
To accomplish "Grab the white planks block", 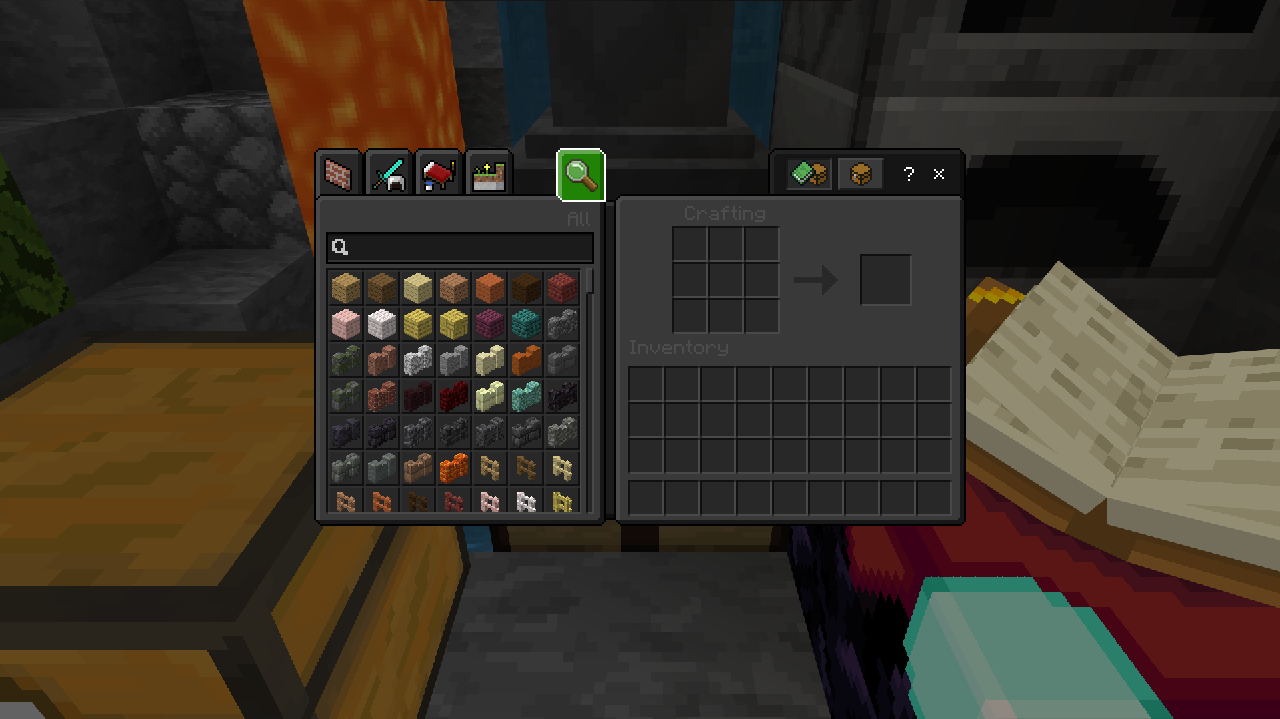I will 381,323.
